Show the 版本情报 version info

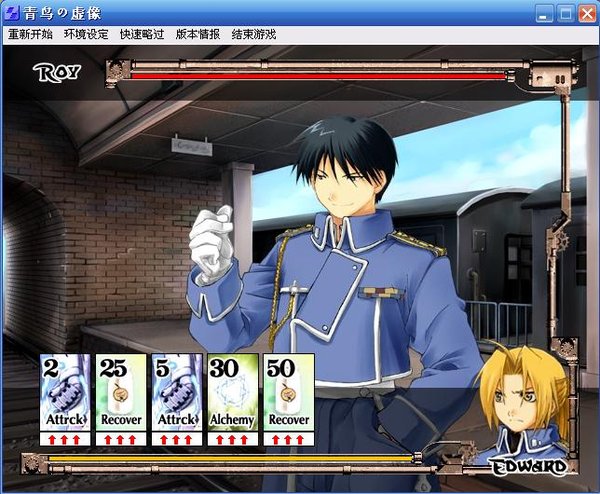[198, 34]
